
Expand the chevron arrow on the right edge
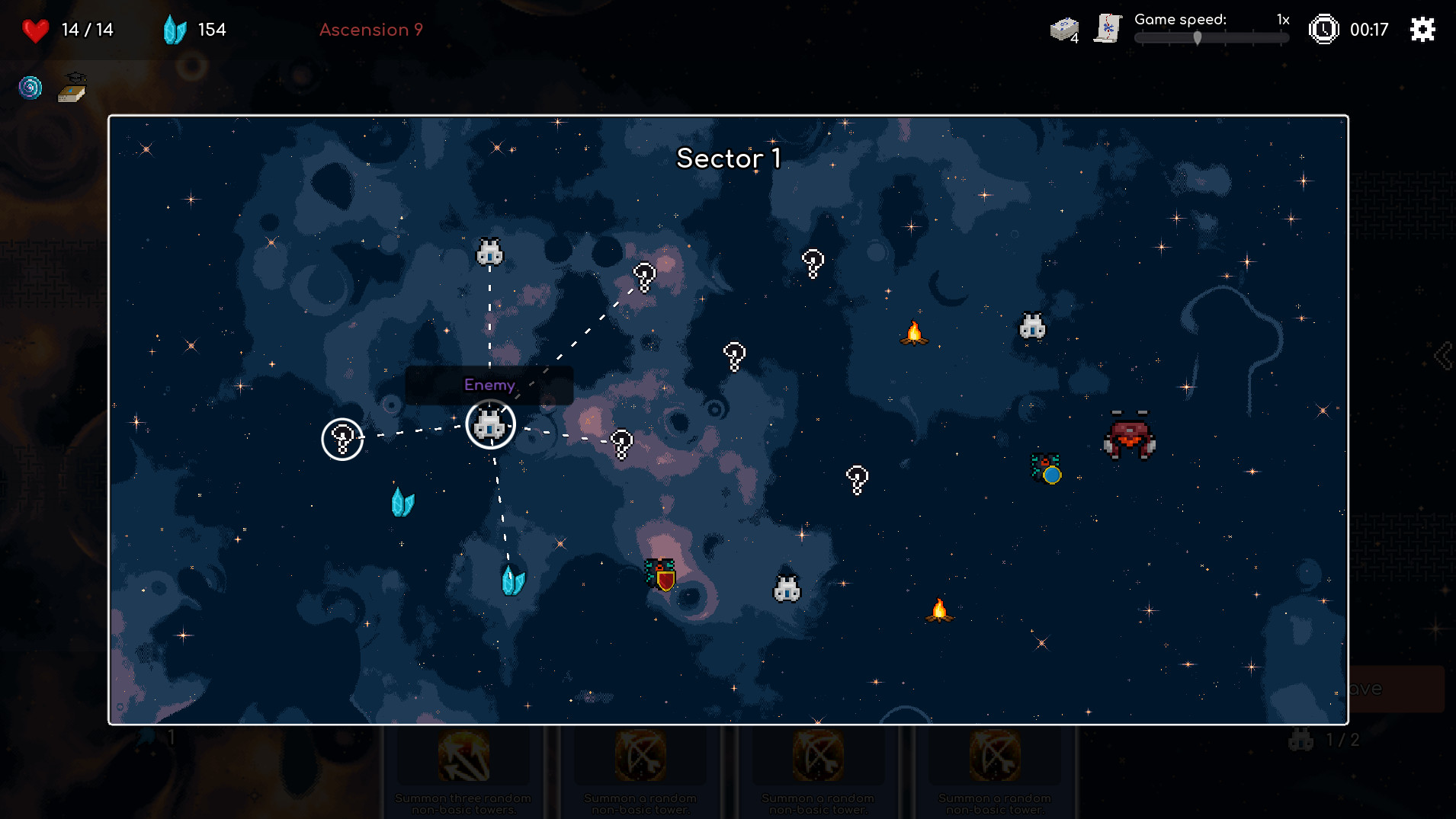click(x=1445, y=354)
